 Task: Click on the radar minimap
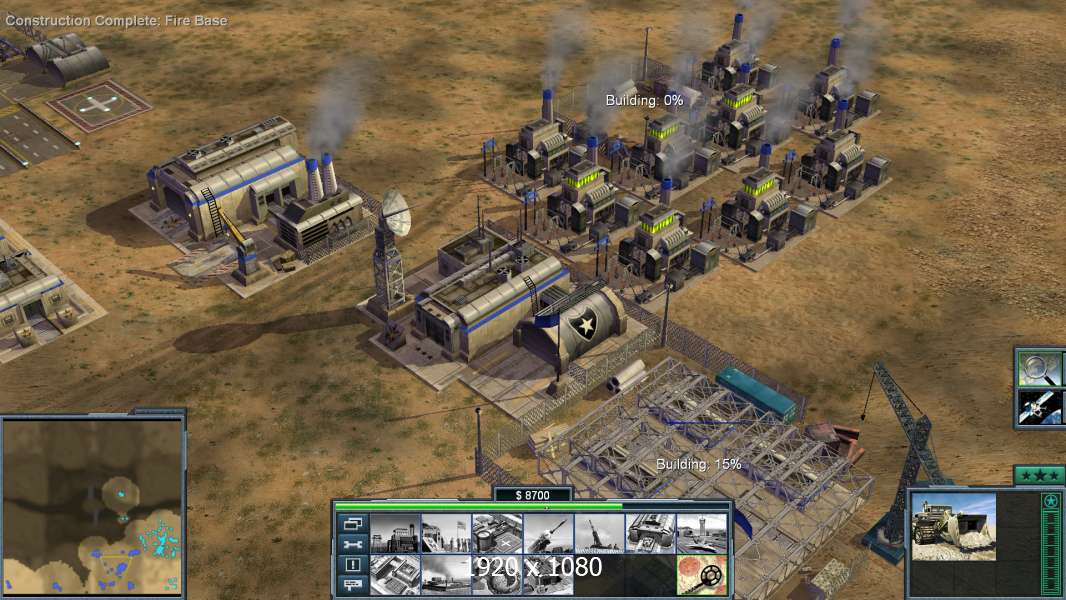click(x=92, y=505)
